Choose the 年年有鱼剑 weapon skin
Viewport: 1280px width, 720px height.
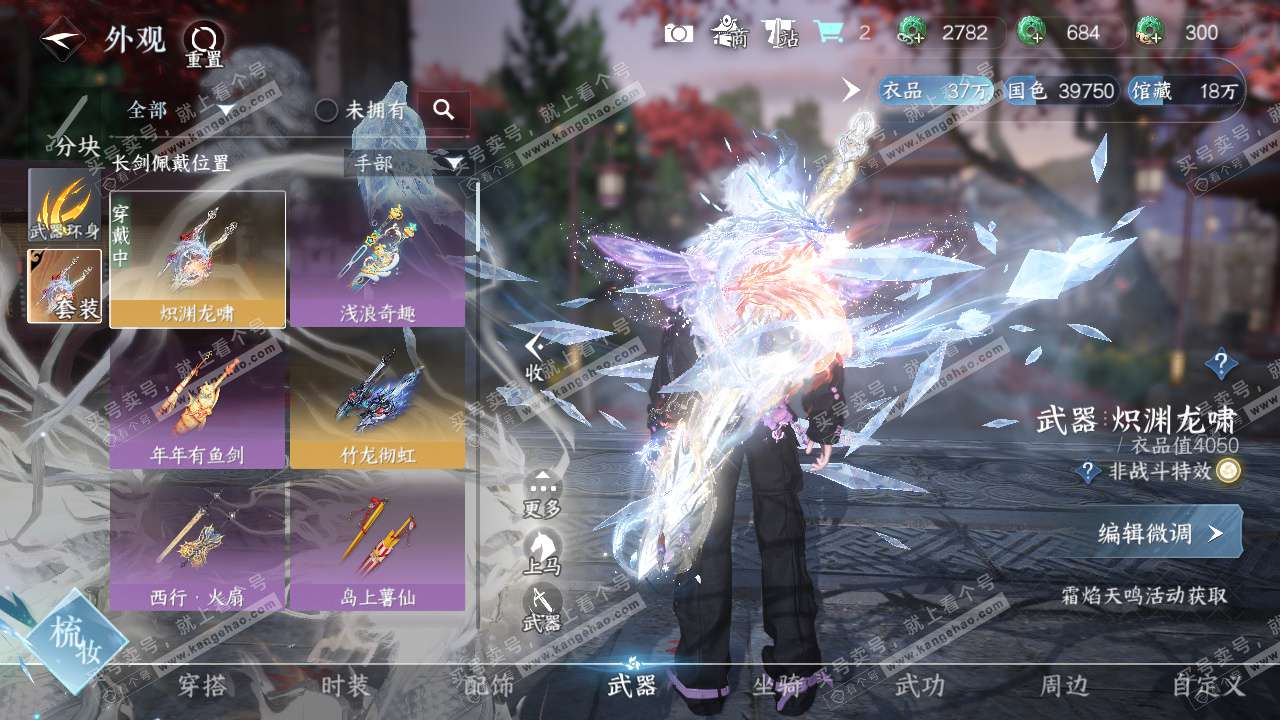(x=197, y=402)
